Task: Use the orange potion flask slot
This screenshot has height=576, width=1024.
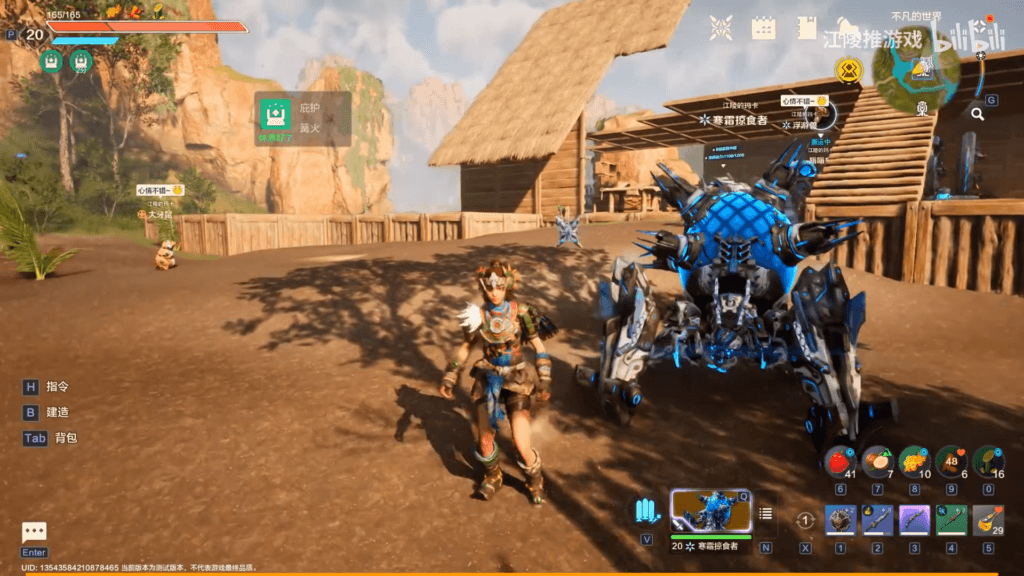Action: [988, 520]
